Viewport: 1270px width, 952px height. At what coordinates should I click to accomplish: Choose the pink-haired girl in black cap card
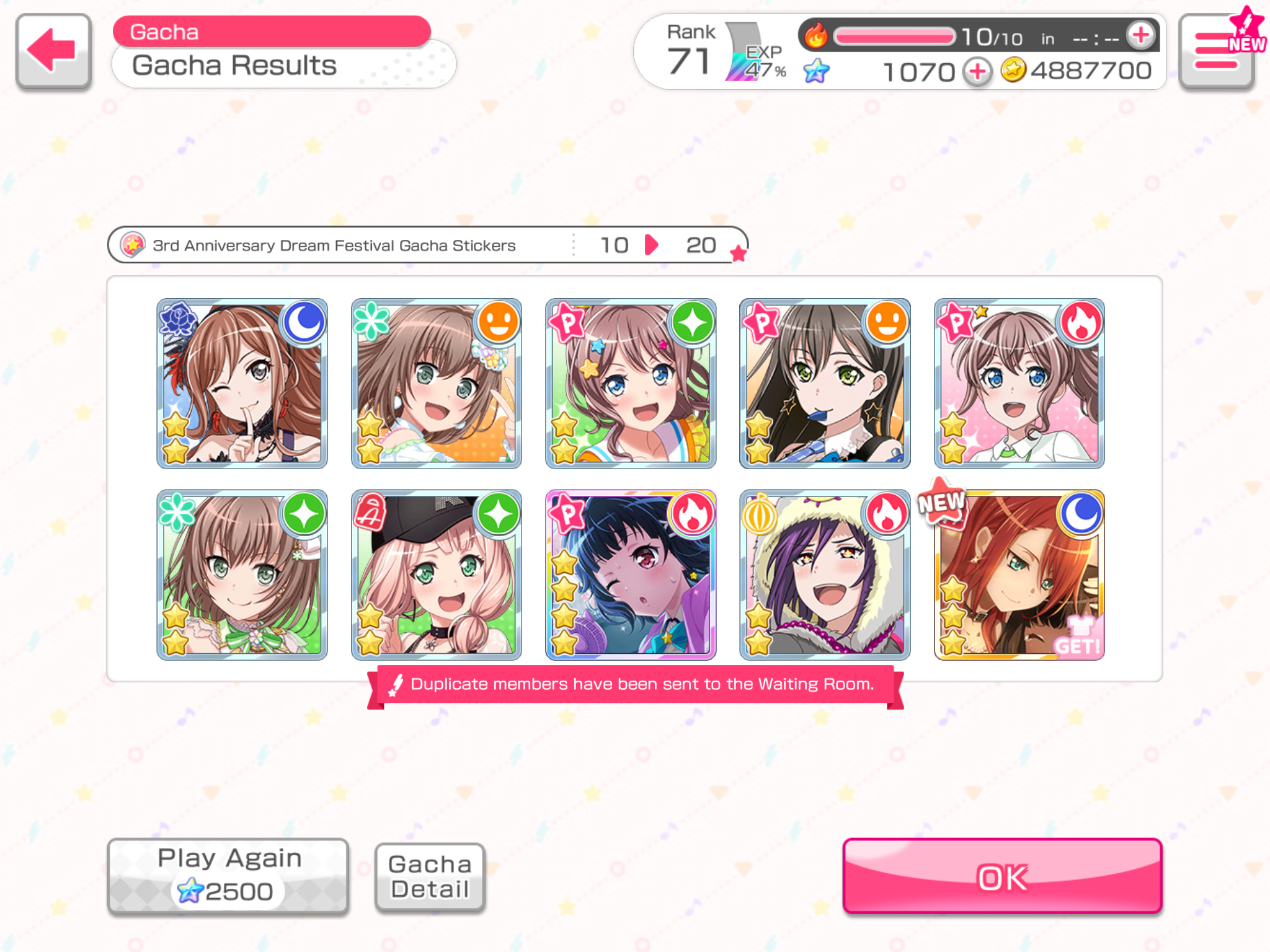point(436,575)
